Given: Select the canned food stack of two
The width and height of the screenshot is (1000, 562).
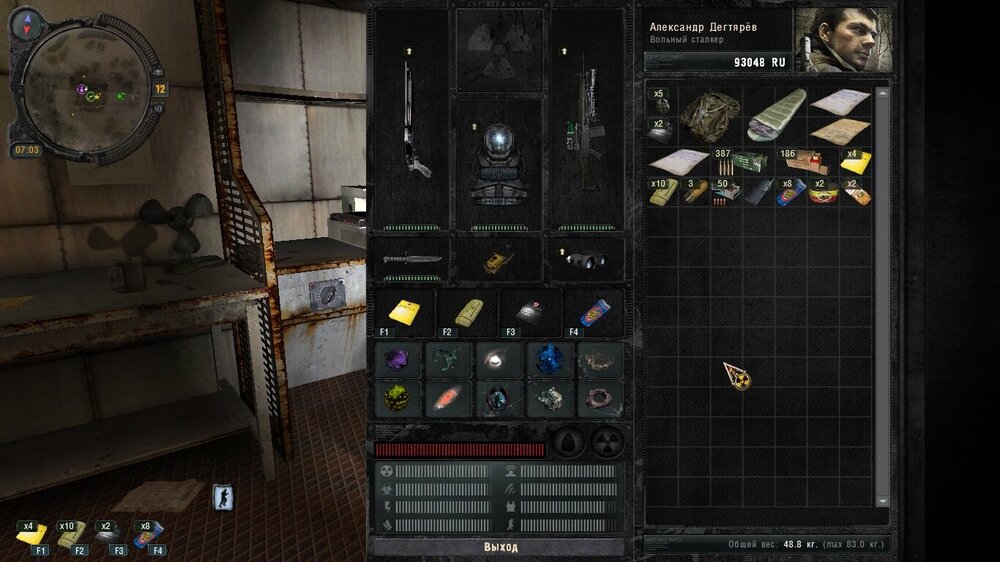Looking at the screenshot, I should click(823, 192).
